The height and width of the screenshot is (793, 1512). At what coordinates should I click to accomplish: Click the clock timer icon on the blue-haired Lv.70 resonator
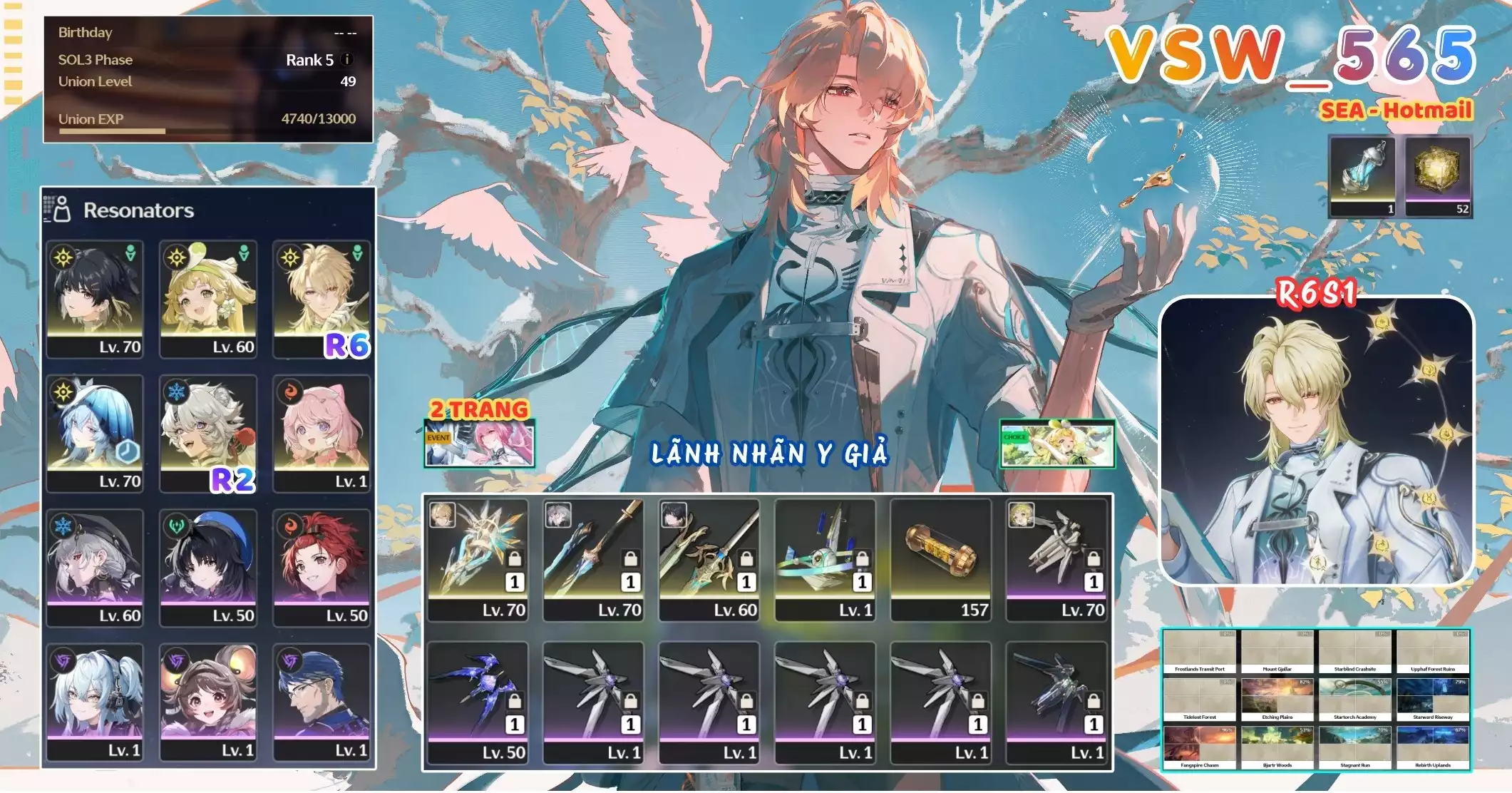(125, 452)
